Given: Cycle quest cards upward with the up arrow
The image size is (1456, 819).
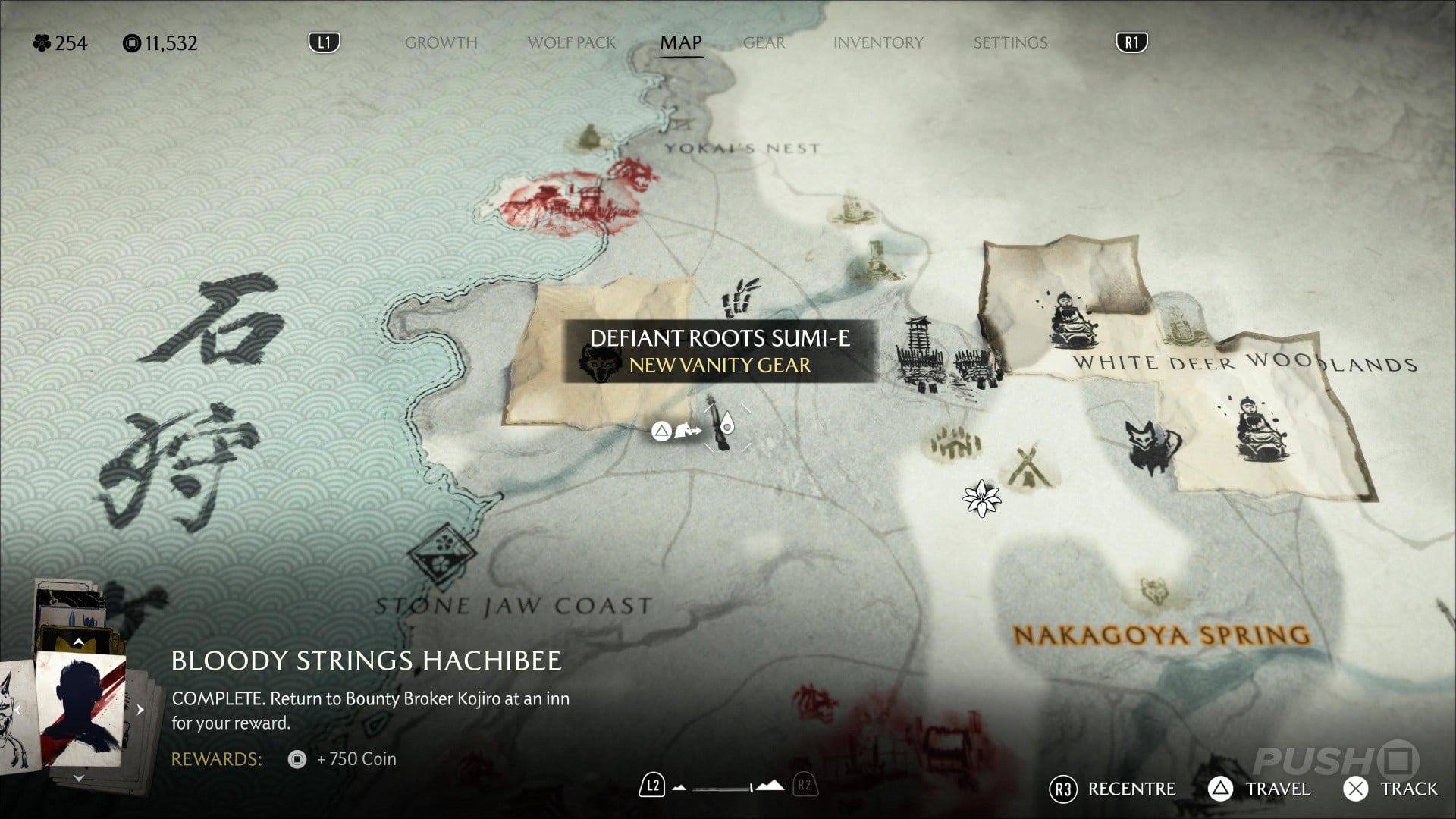Looking at the screenshot, I should click(x=78, y=642).
